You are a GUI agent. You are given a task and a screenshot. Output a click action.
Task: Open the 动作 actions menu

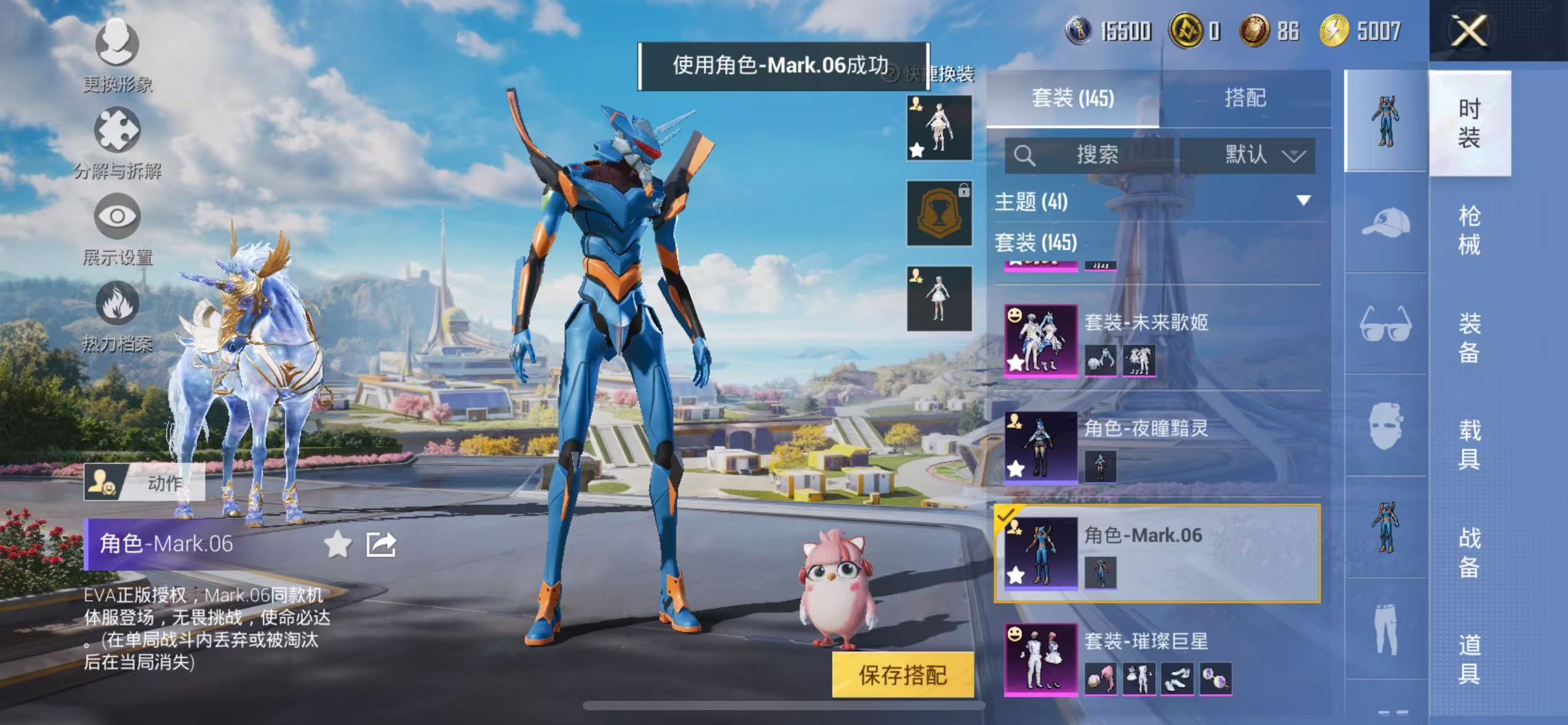click(142, 483)
